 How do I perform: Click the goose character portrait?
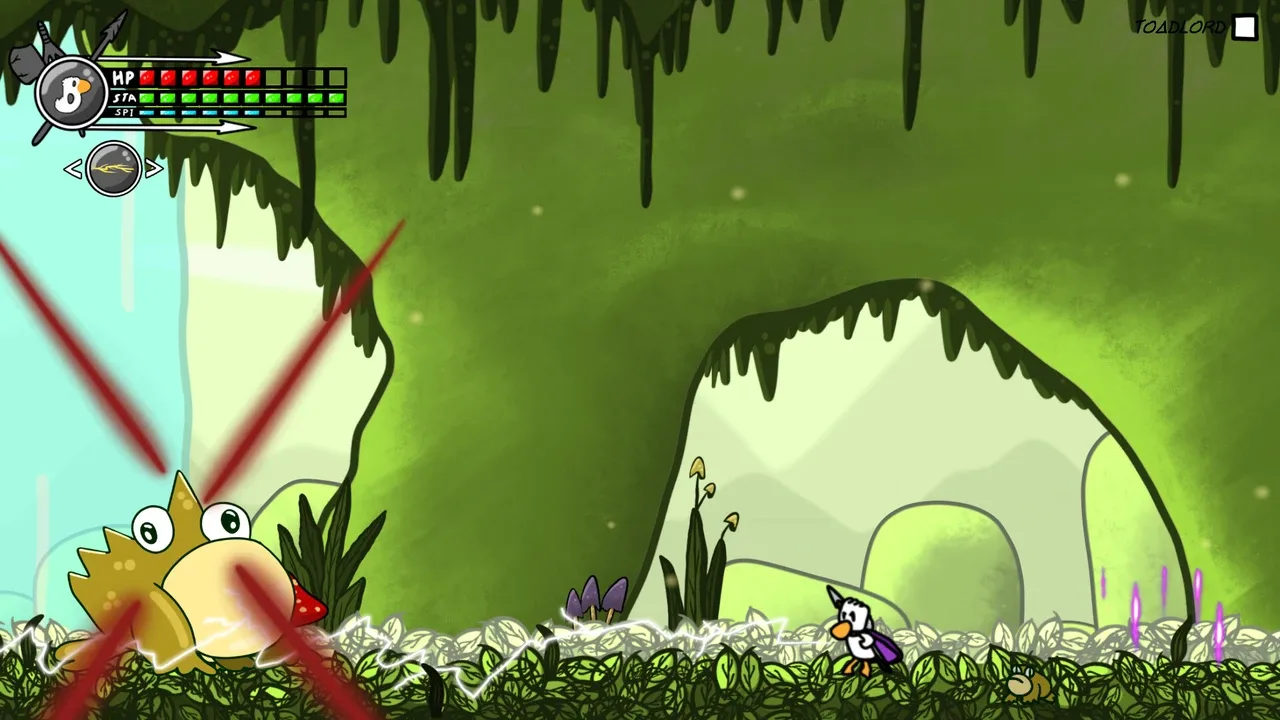click(x=71, y=94)
